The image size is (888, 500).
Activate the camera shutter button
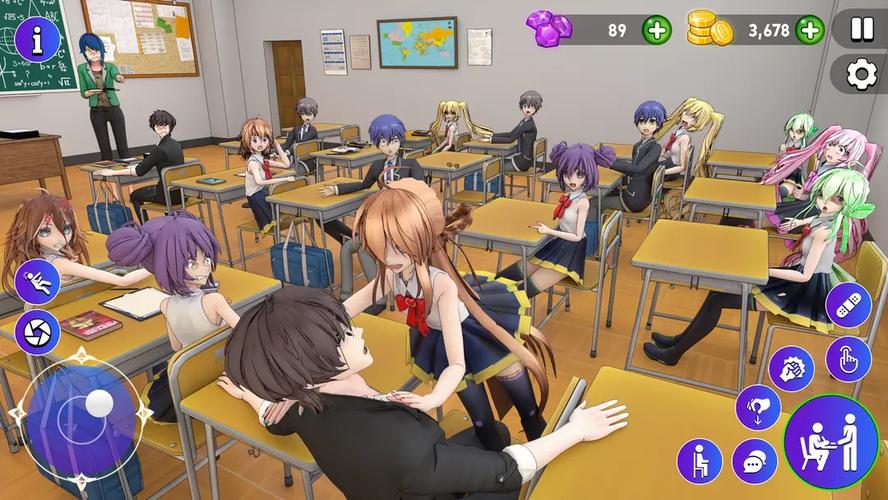coord(37,332)
